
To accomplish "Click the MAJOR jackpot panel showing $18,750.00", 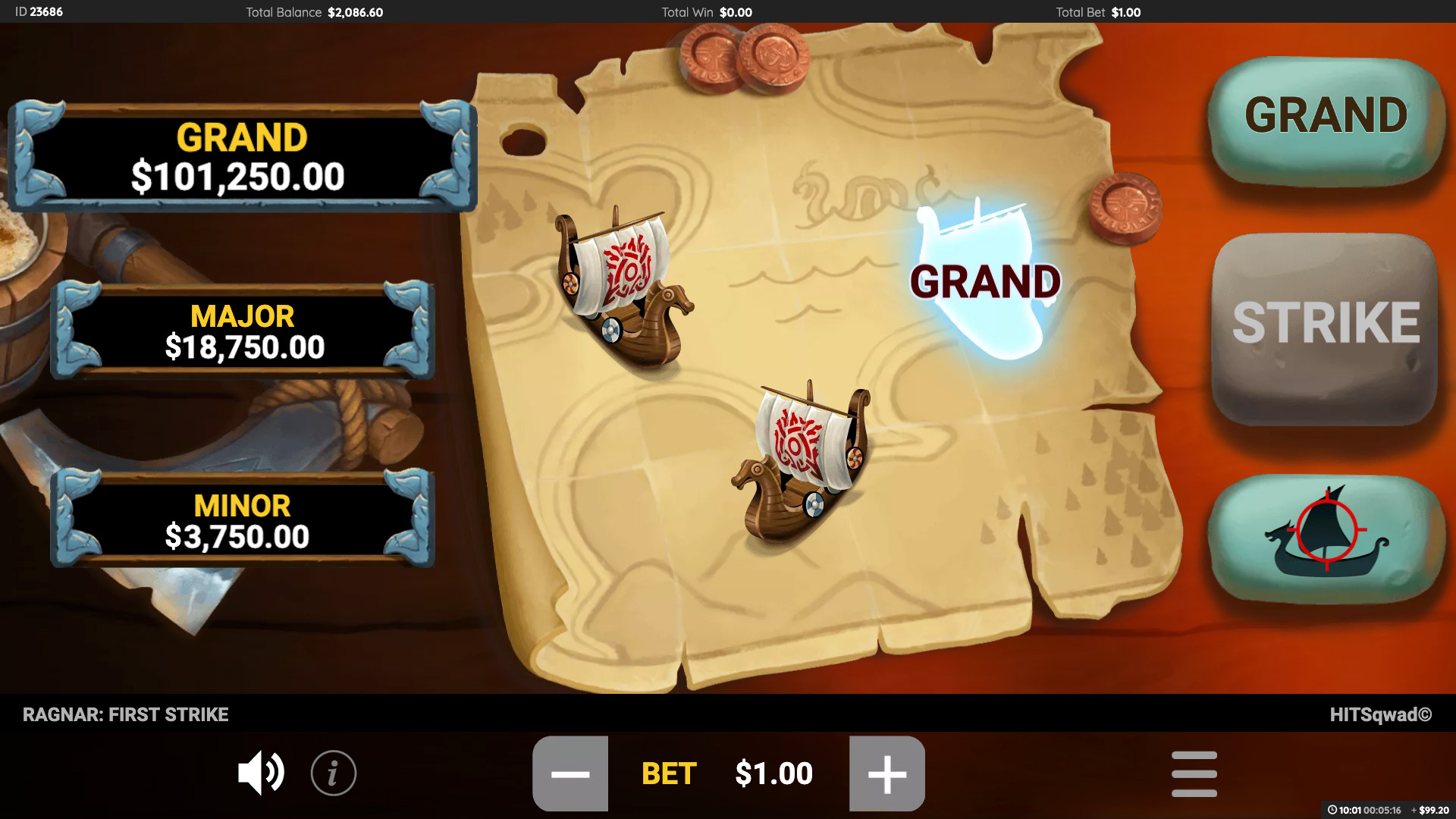I will (241, 330).
